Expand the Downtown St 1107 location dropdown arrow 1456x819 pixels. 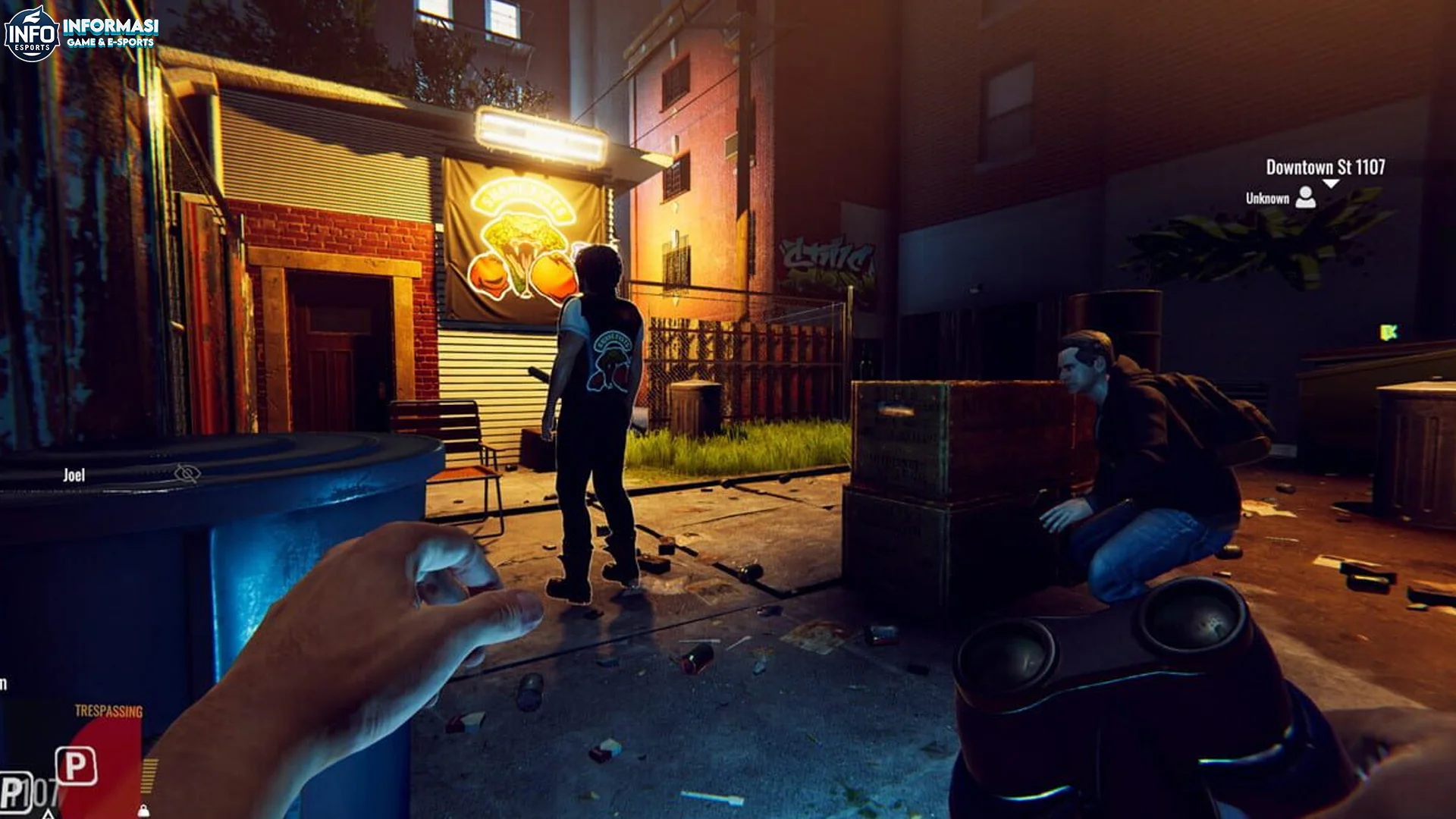point(1331,185)
